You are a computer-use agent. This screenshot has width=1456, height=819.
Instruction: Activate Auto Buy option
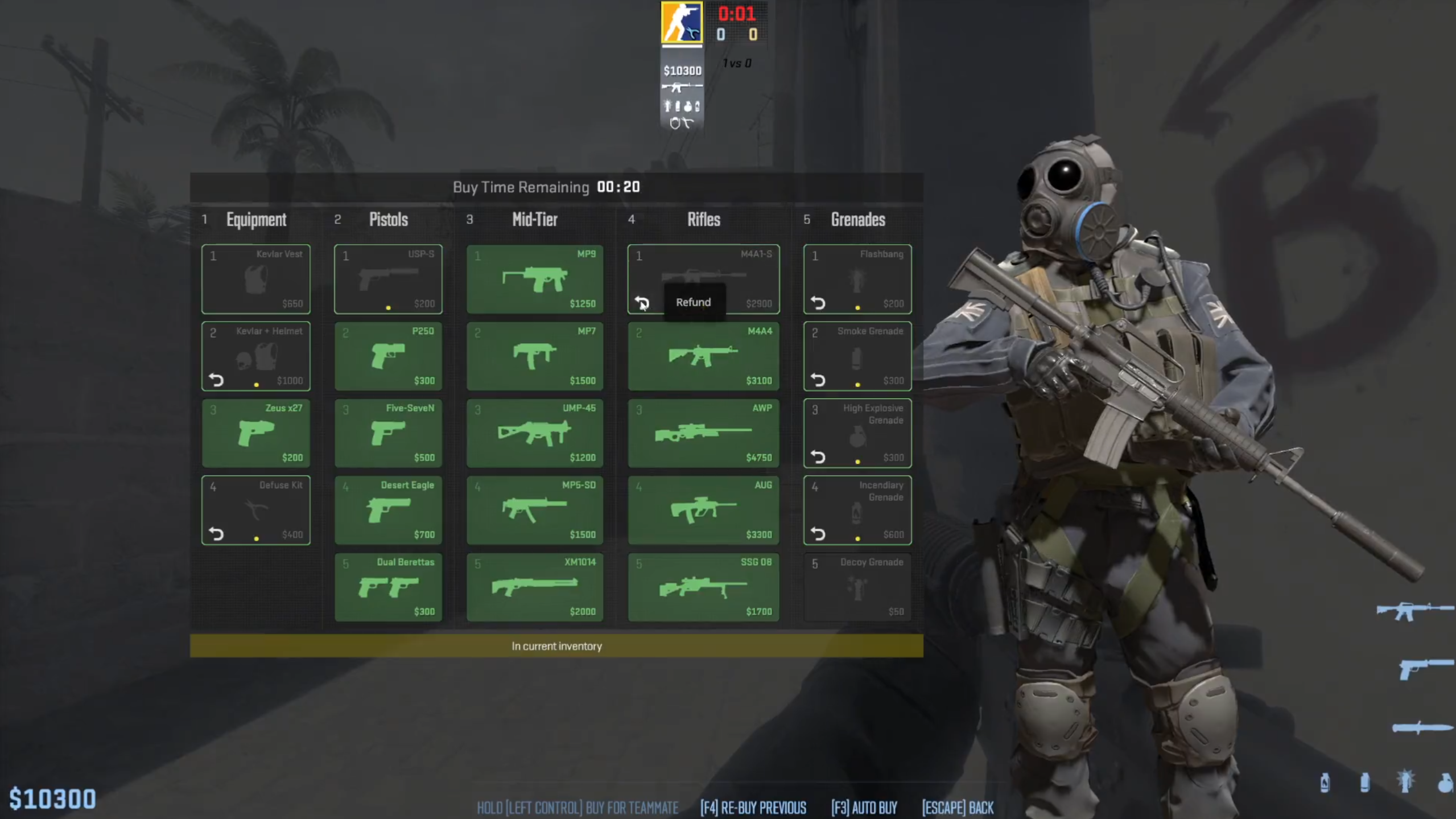point(864,808)
